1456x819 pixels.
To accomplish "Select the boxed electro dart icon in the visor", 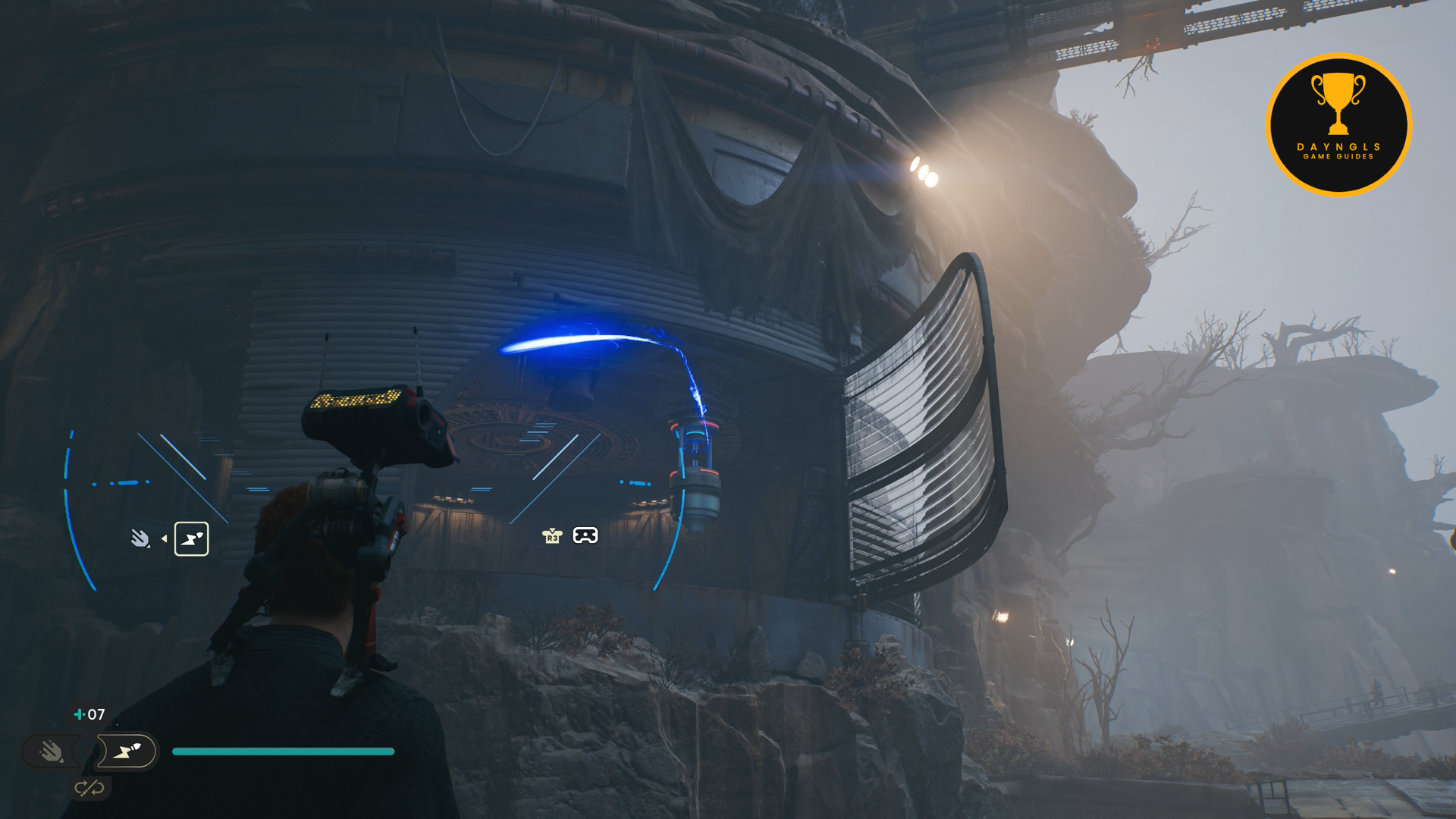I will [191, 539].
